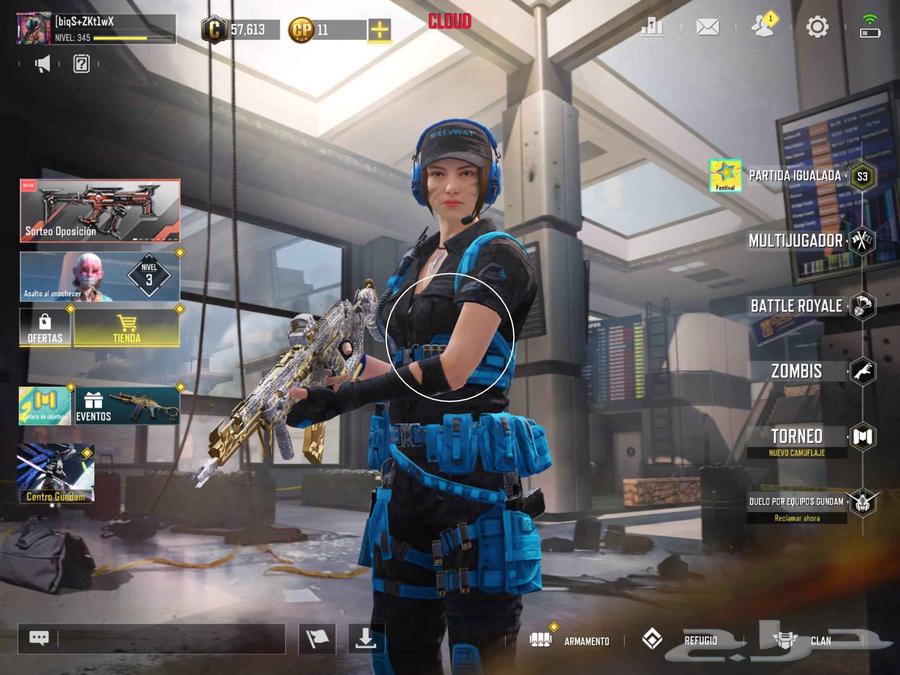Open the Centro Gundam banner

(x=56, y=473)
